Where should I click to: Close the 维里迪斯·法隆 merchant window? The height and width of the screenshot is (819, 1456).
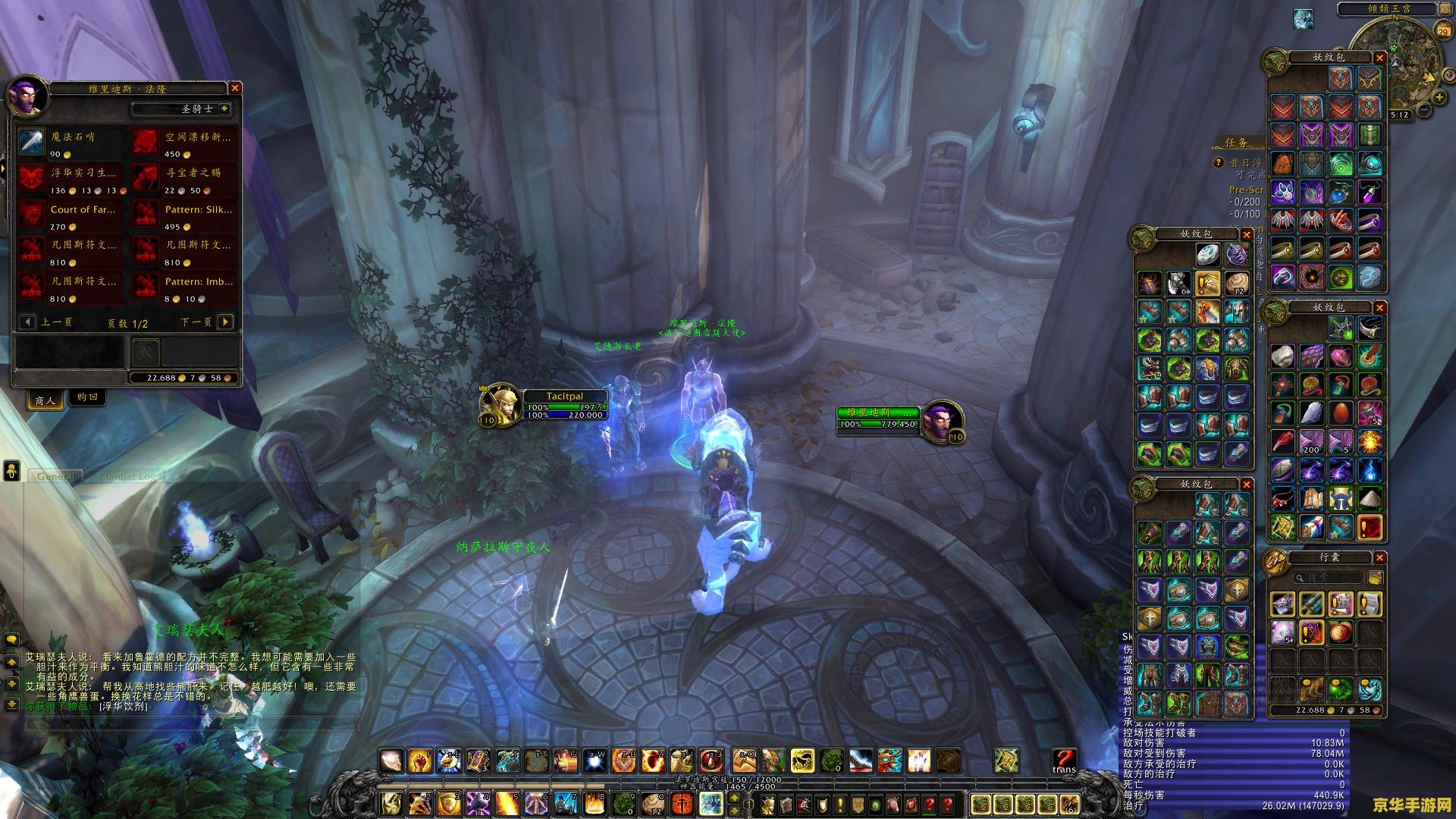(x=235, y=89)
